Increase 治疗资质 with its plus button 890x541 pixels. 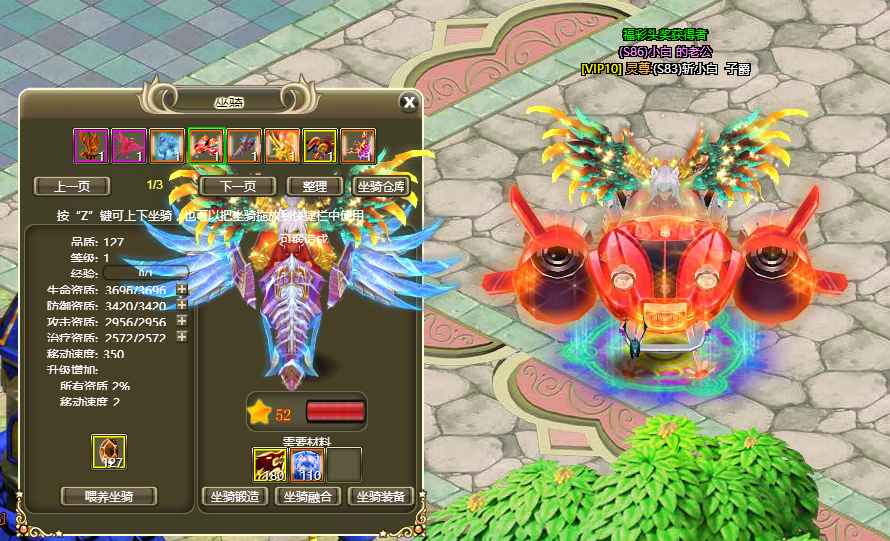tap(182, 337)
